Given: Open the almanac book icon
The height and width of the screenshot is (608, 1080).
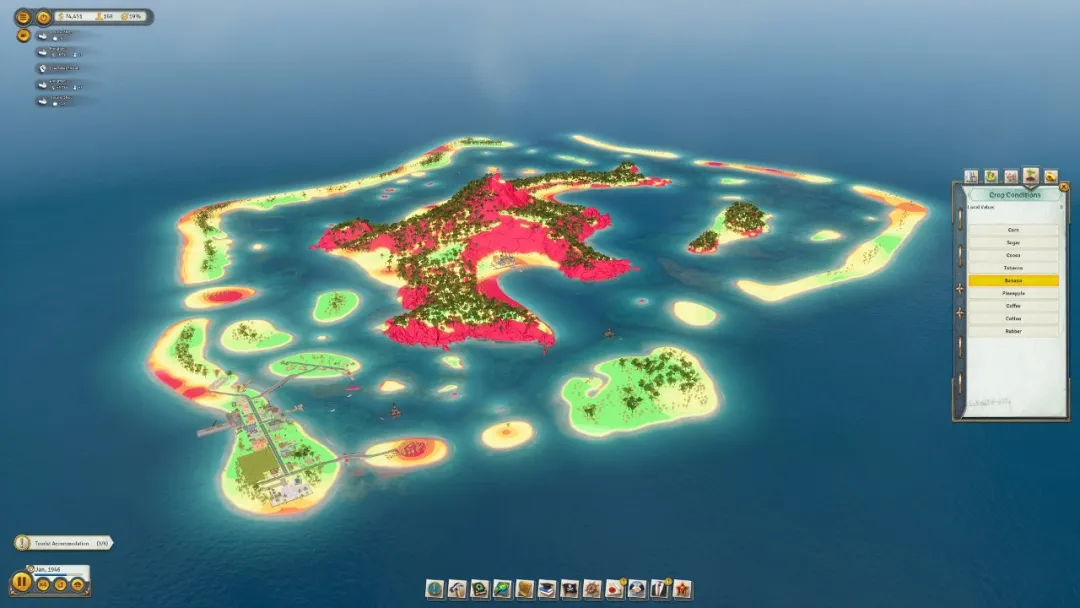Looking at the screenshot, I should (523, 589).
